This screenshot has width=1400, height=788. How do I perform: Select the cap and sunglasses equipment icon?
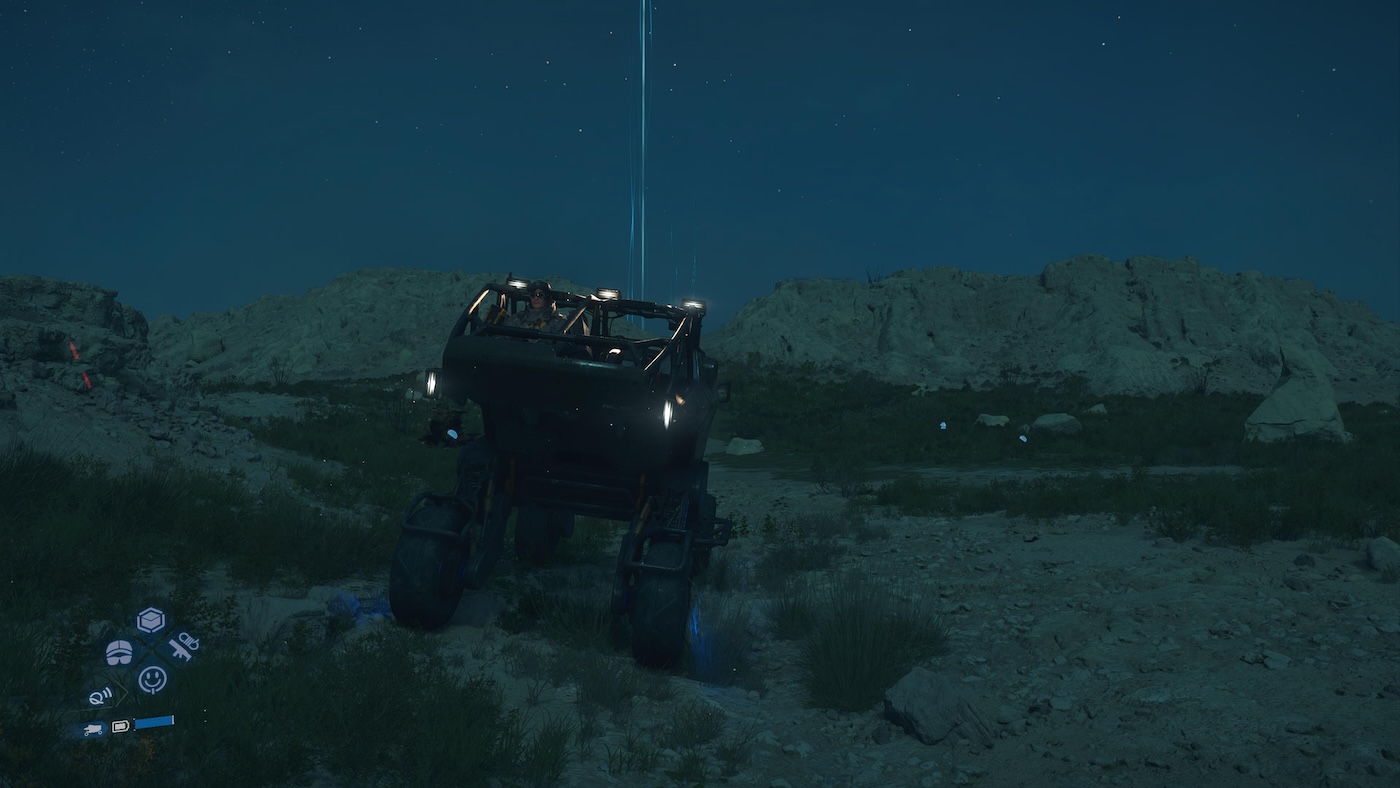coord(119,652)
